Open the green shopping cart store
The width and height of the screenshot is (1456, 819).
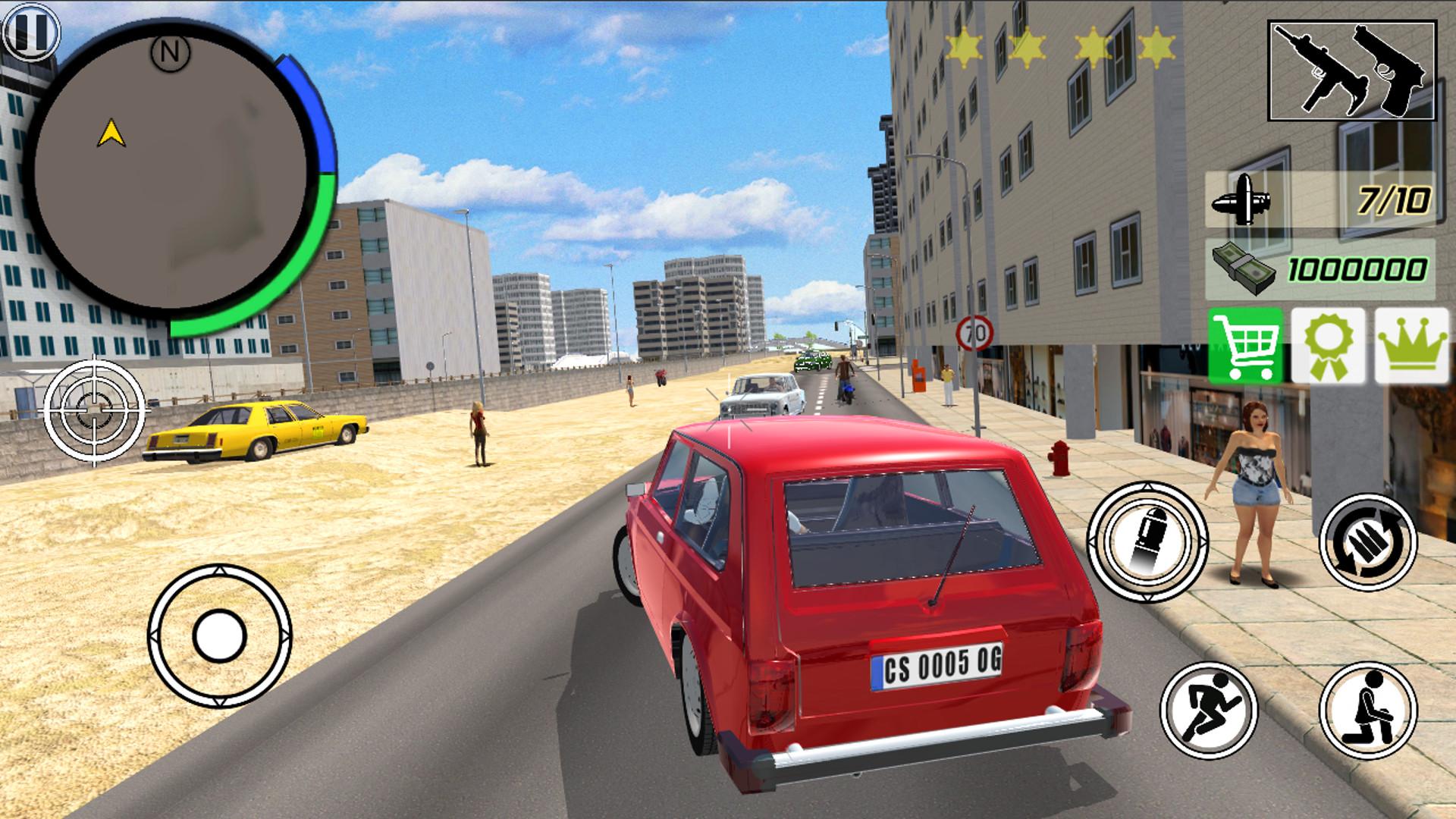pos(1245,346)
